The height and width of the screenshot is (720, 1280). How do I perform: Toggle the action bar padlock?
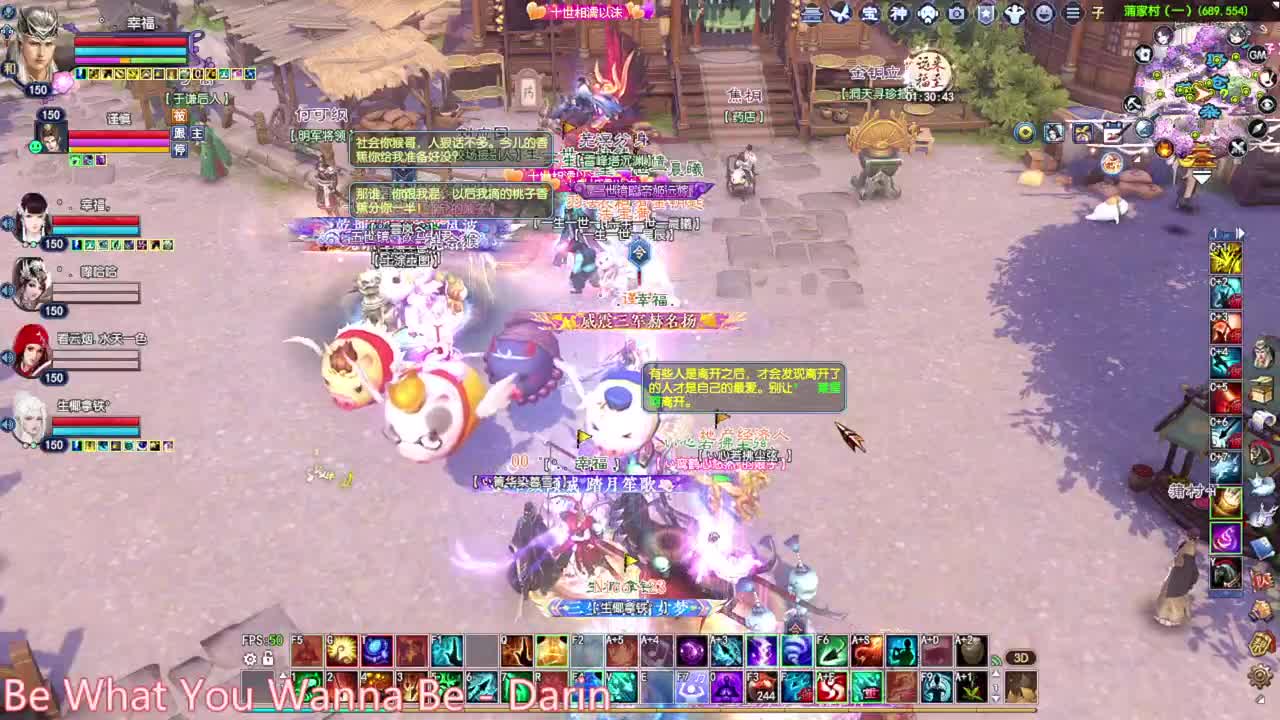(x=267, y=659)
